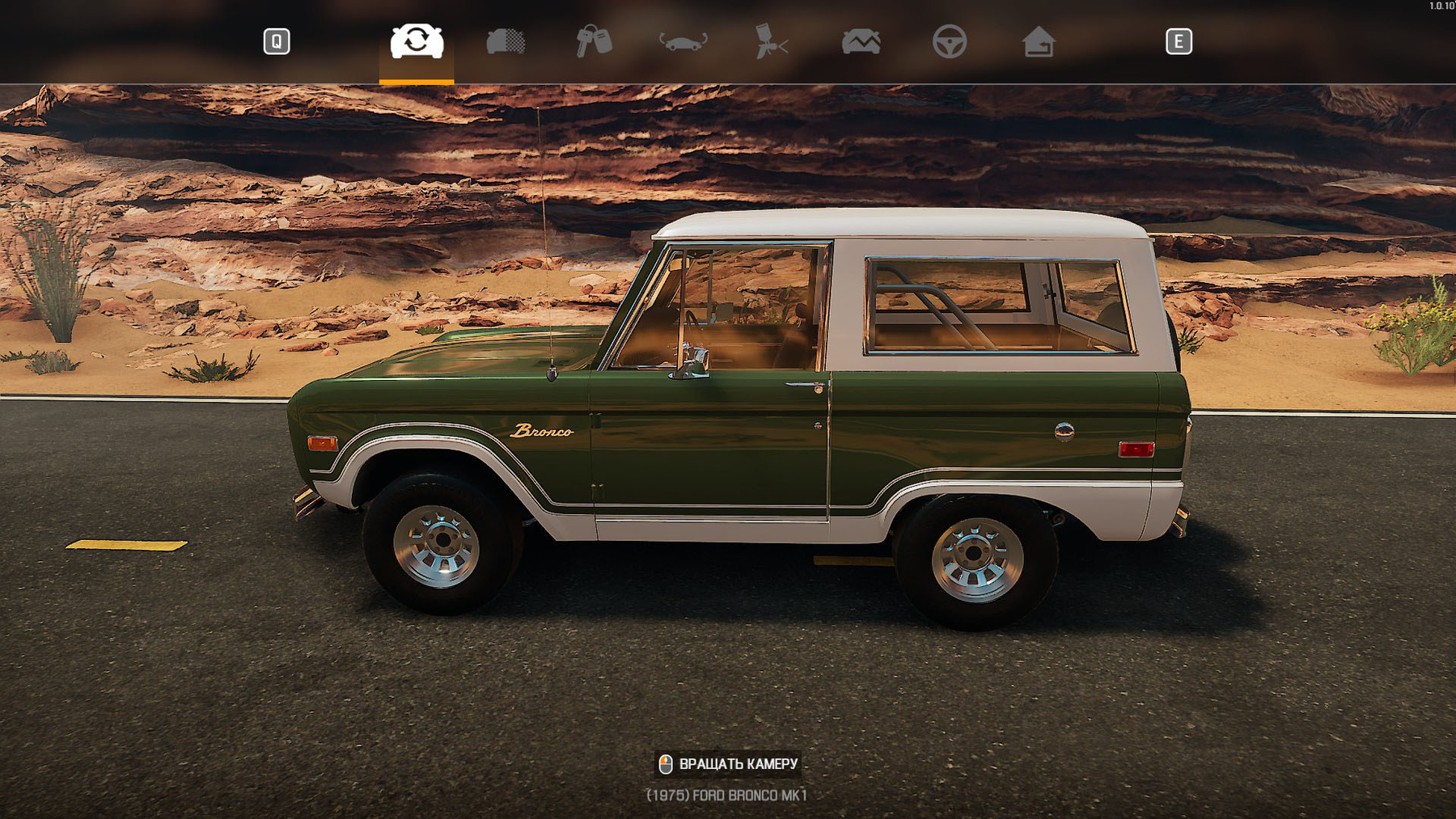Open the car with curved arrows tab
This screenshot has width=1456, height=819.
[684, 41]
